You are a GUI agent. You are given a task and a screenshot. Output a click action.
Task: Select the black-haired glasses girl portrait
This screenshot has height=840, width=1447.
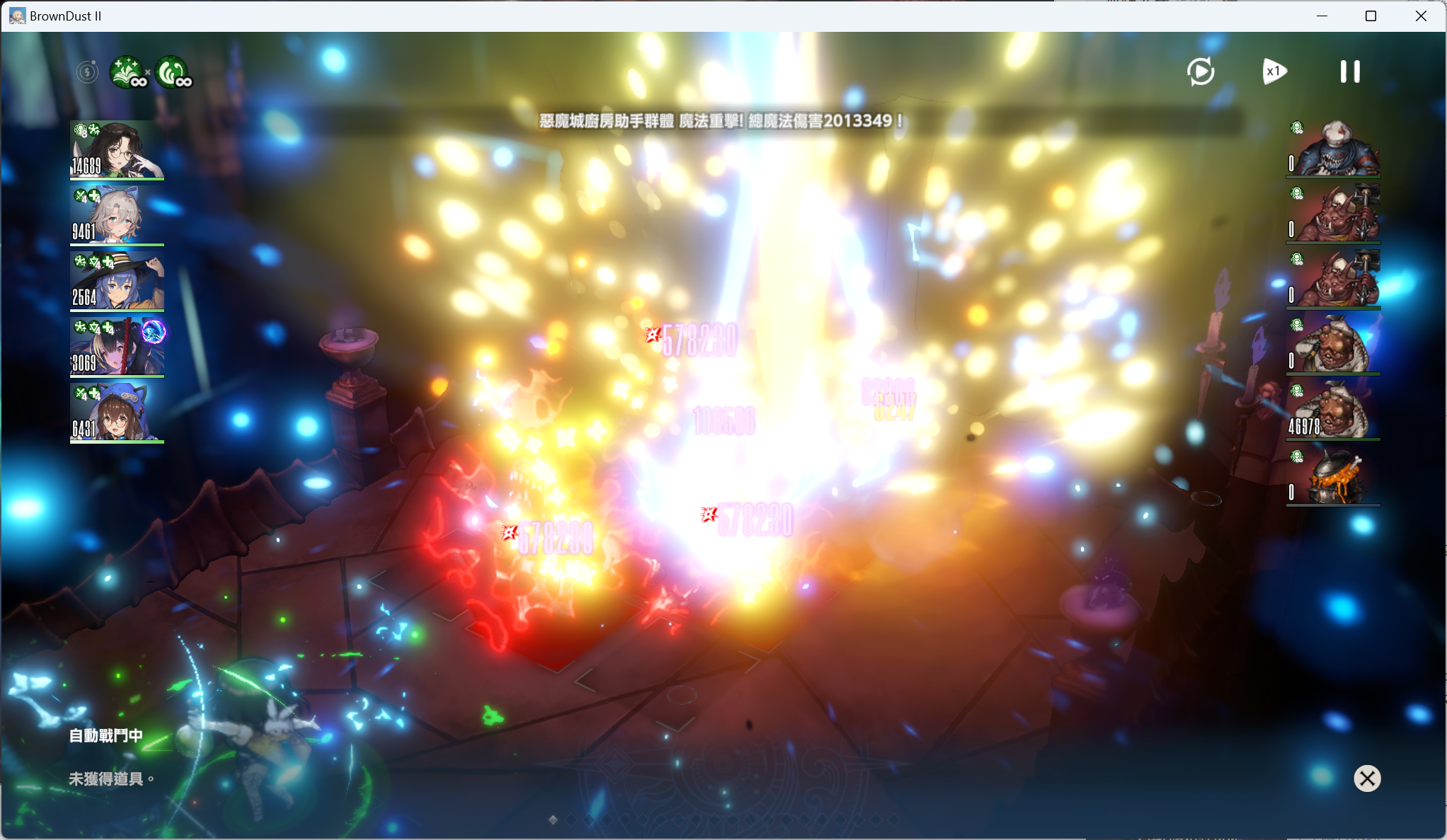[x=118, y=149]
